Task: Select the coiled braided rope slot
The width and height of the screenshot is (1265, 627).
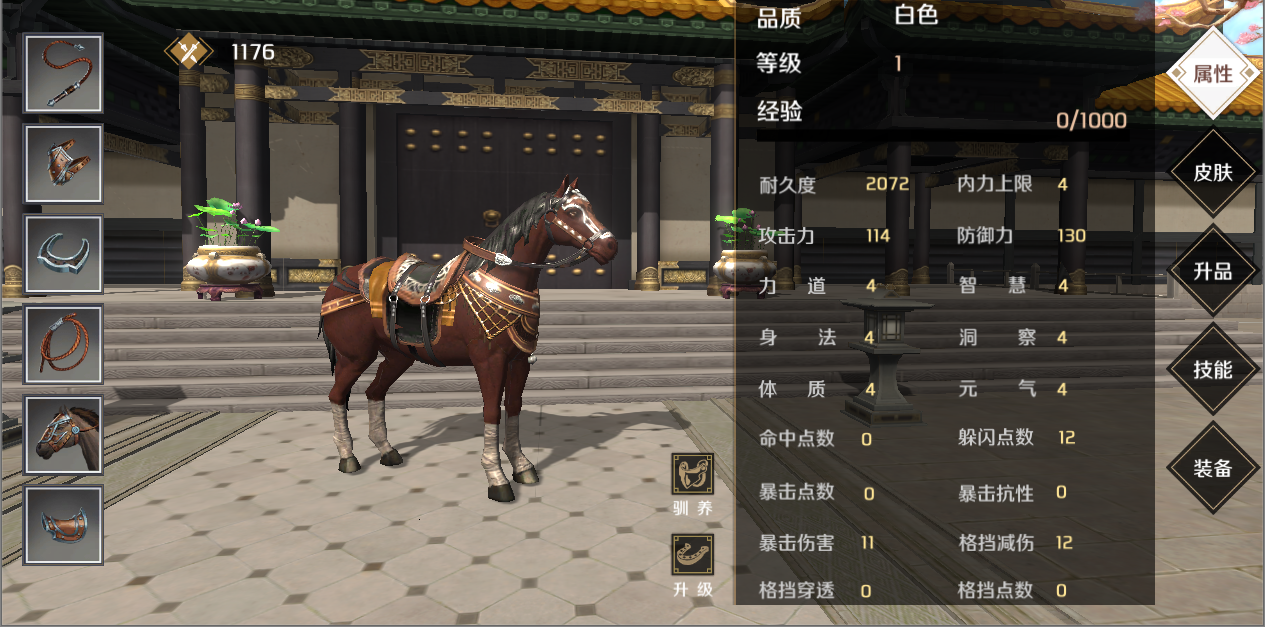Action: tap(64, 344)
